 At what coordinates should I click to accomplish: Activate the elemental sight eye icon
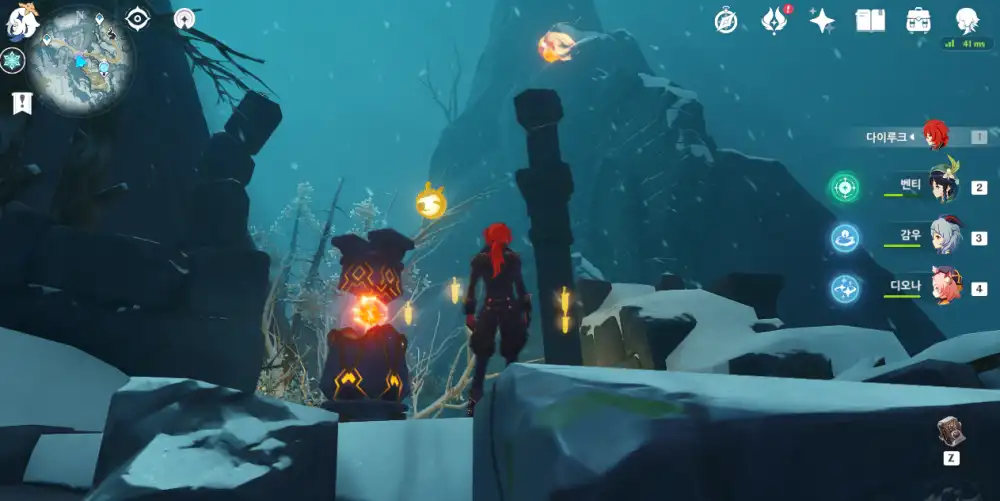(x=138, y=18)
